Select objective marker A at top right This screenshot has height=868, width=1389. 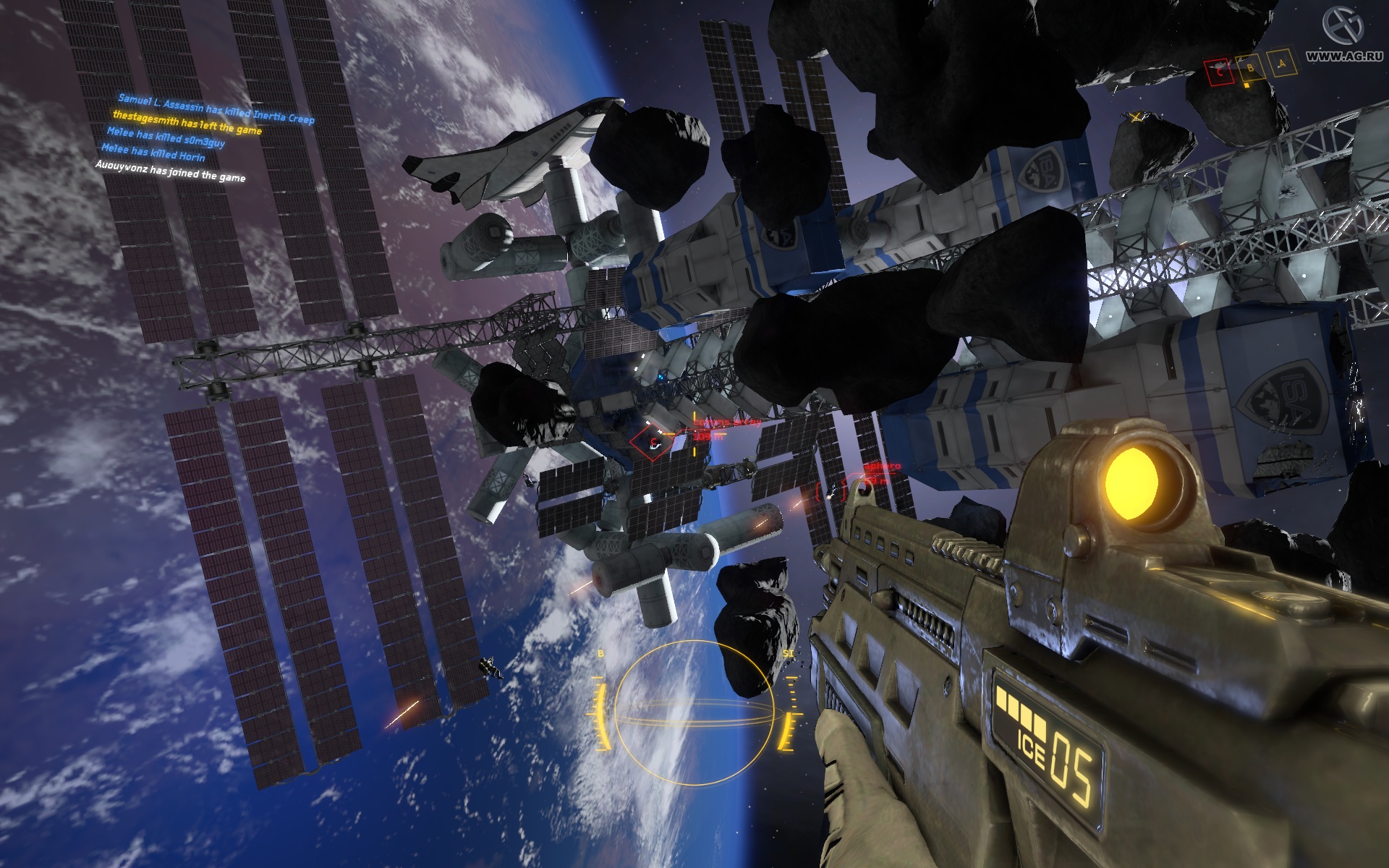point(1282,64)
